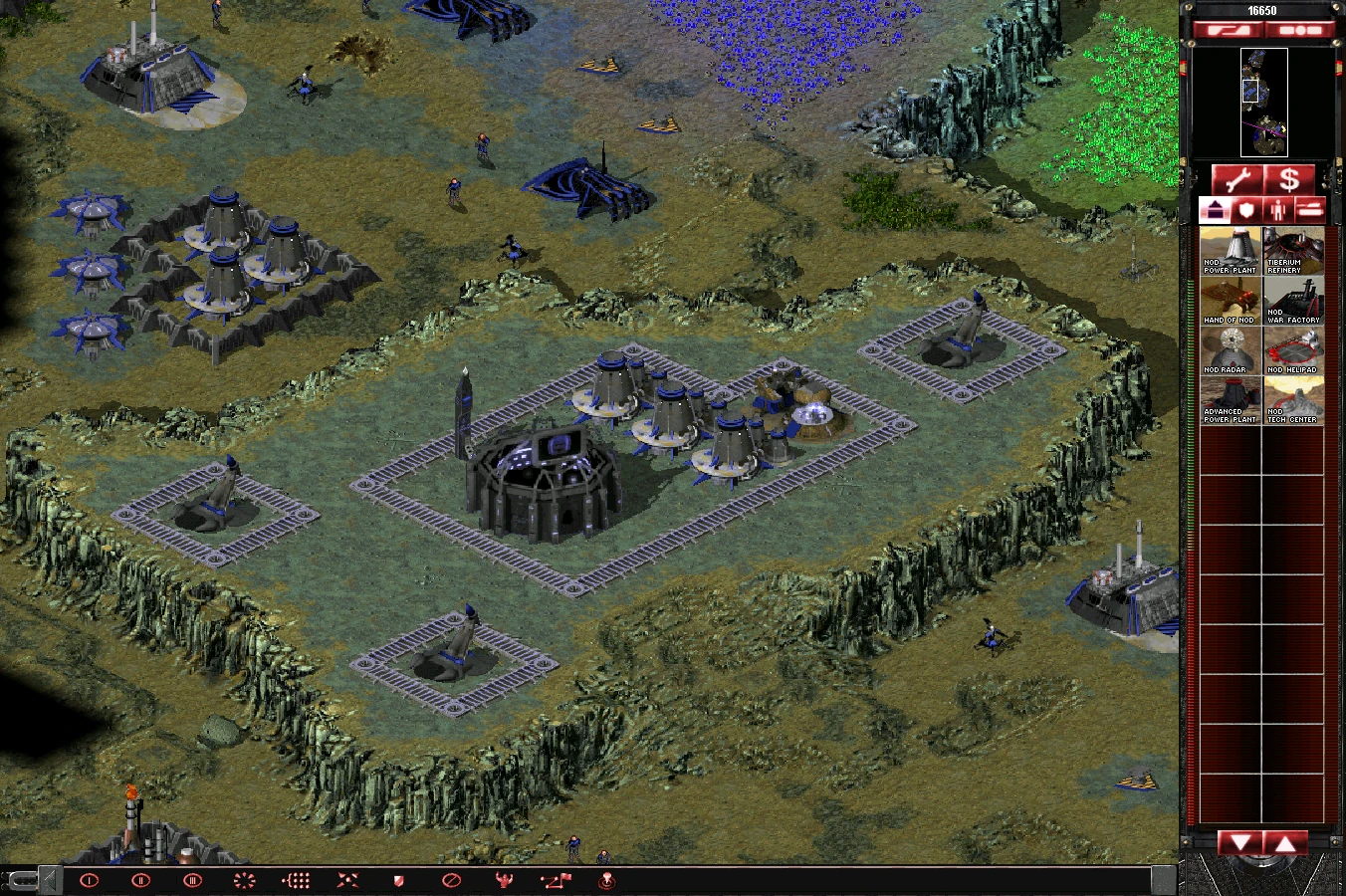Check the power meter bar beside the sidebar
This screenshot has height=896, width=1346.
coord(1190,498)
